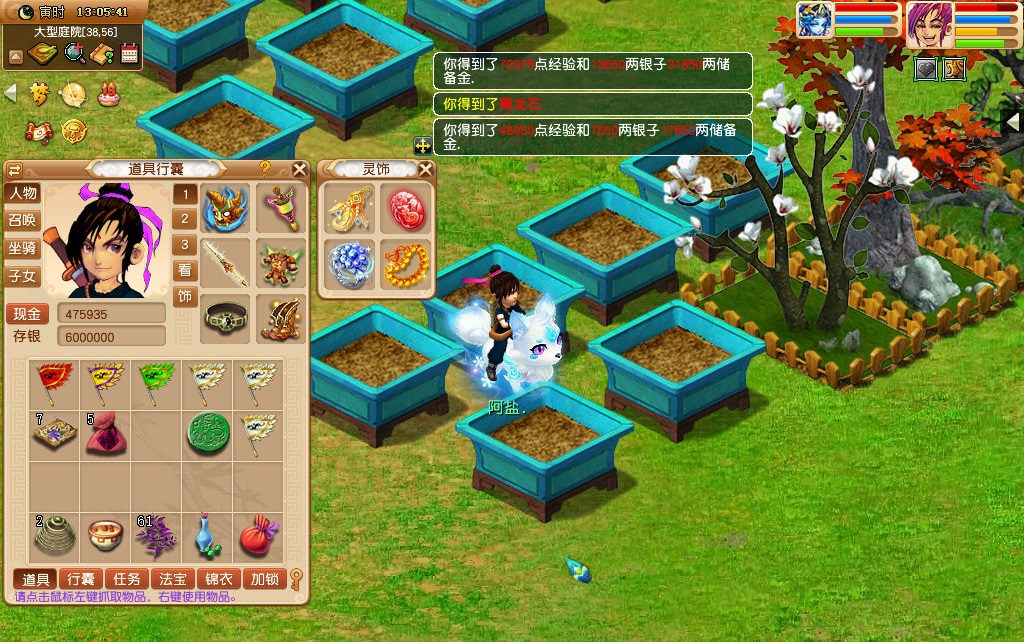1024x642 pixels.
Task: Click the 加锁 lock button
Action: (265, 578)
